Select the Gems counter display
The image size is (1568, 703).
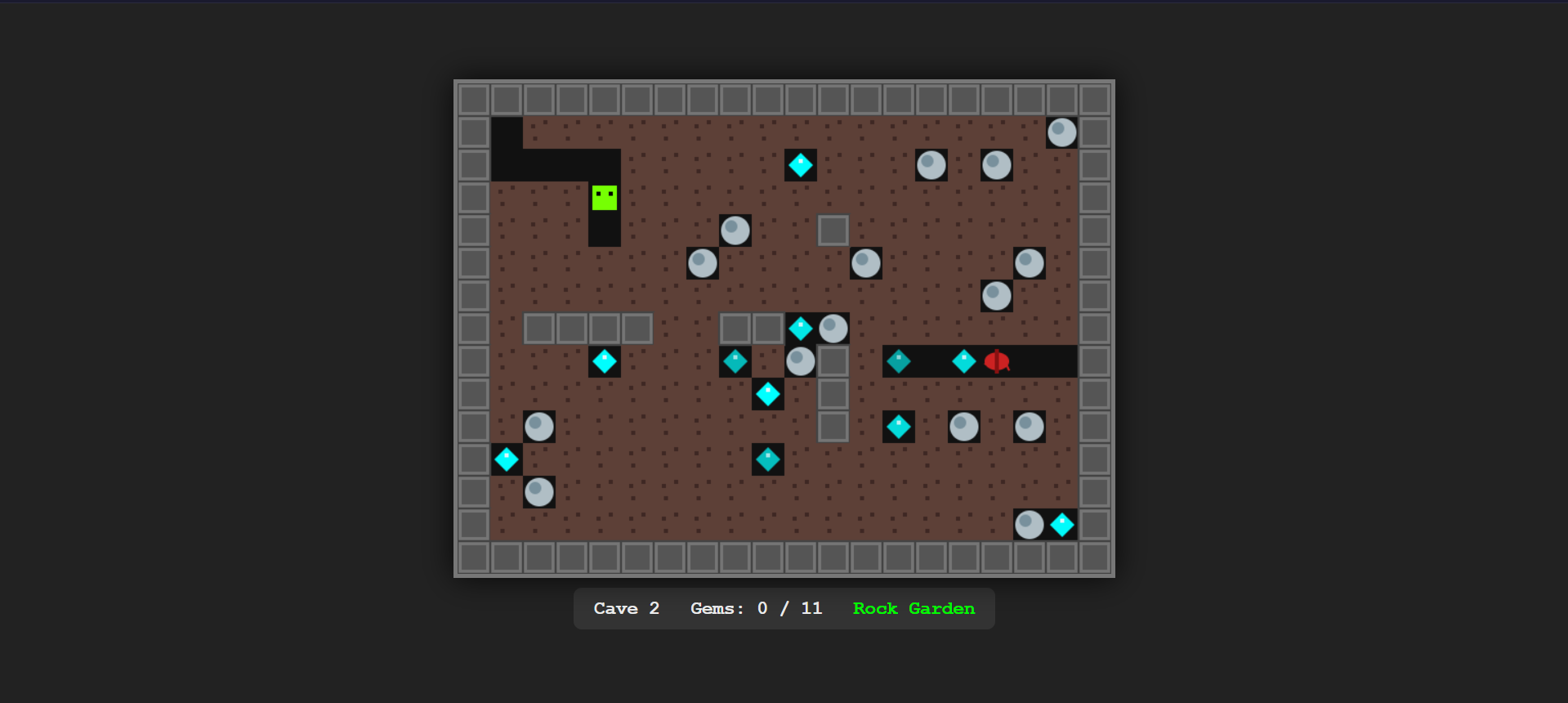[756, 608]
